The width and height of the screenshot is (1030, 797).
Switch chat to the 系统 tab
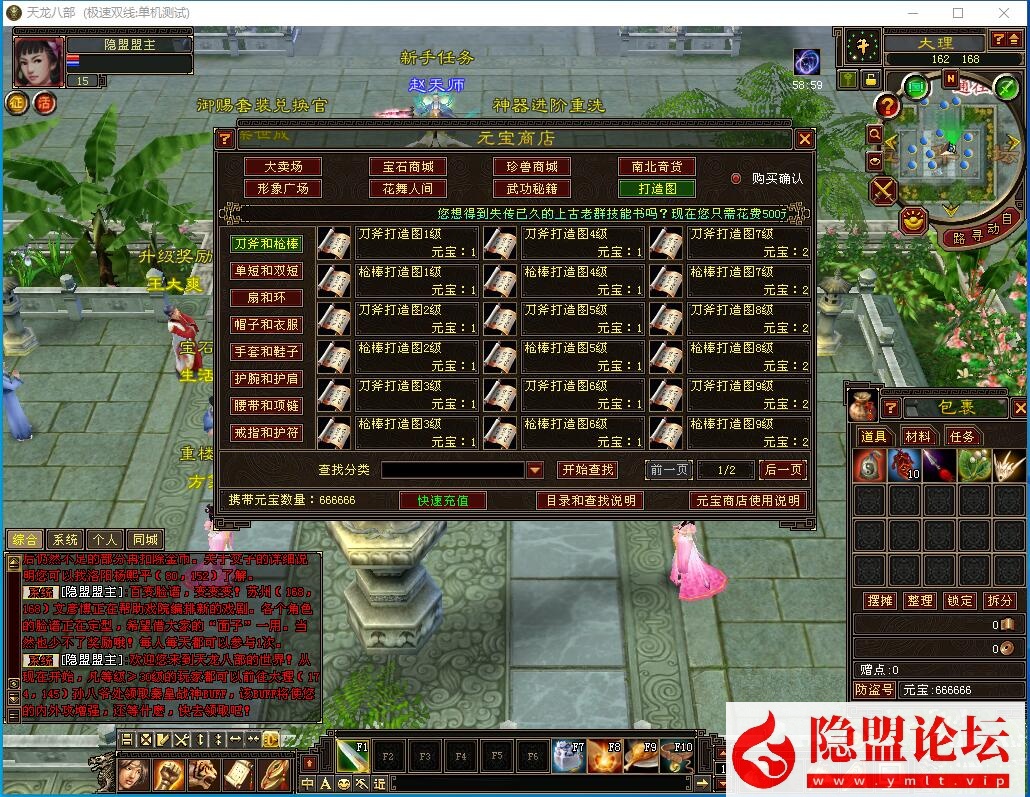[66, 540]
